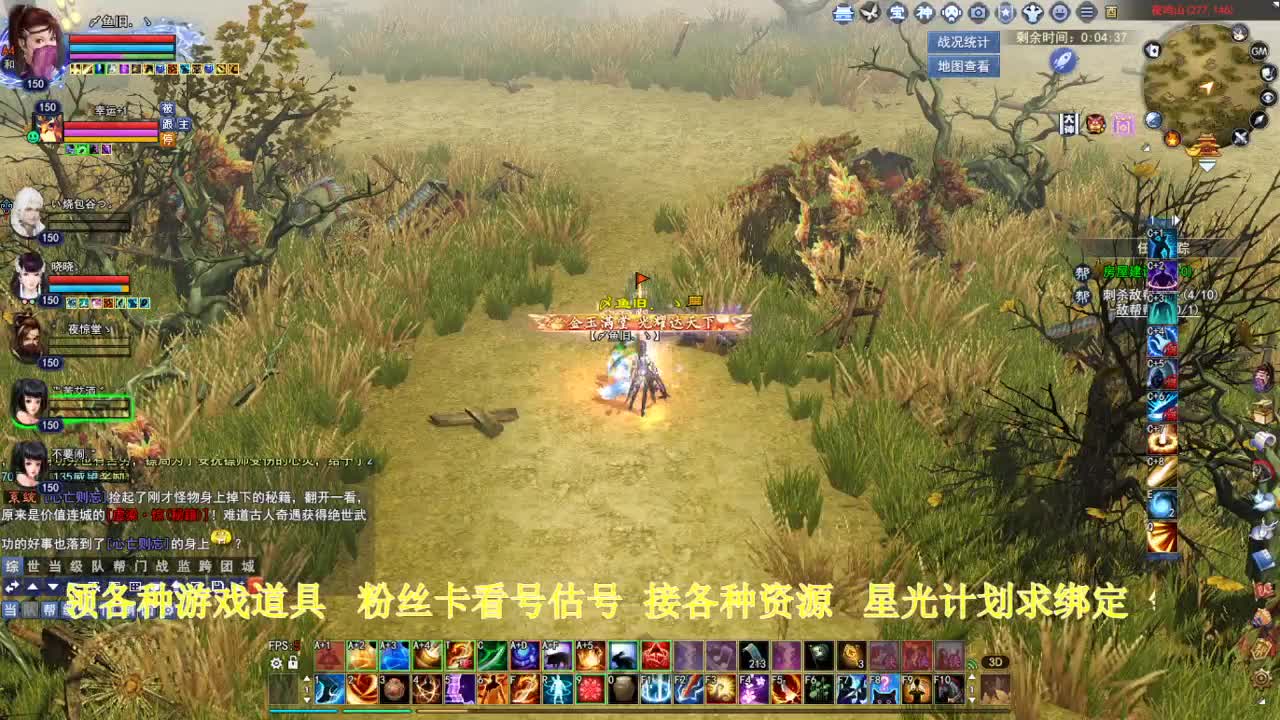Open the hamburger menu icon on the top bar
This screenshot has width=1280, height=720.
[1086, 13]
